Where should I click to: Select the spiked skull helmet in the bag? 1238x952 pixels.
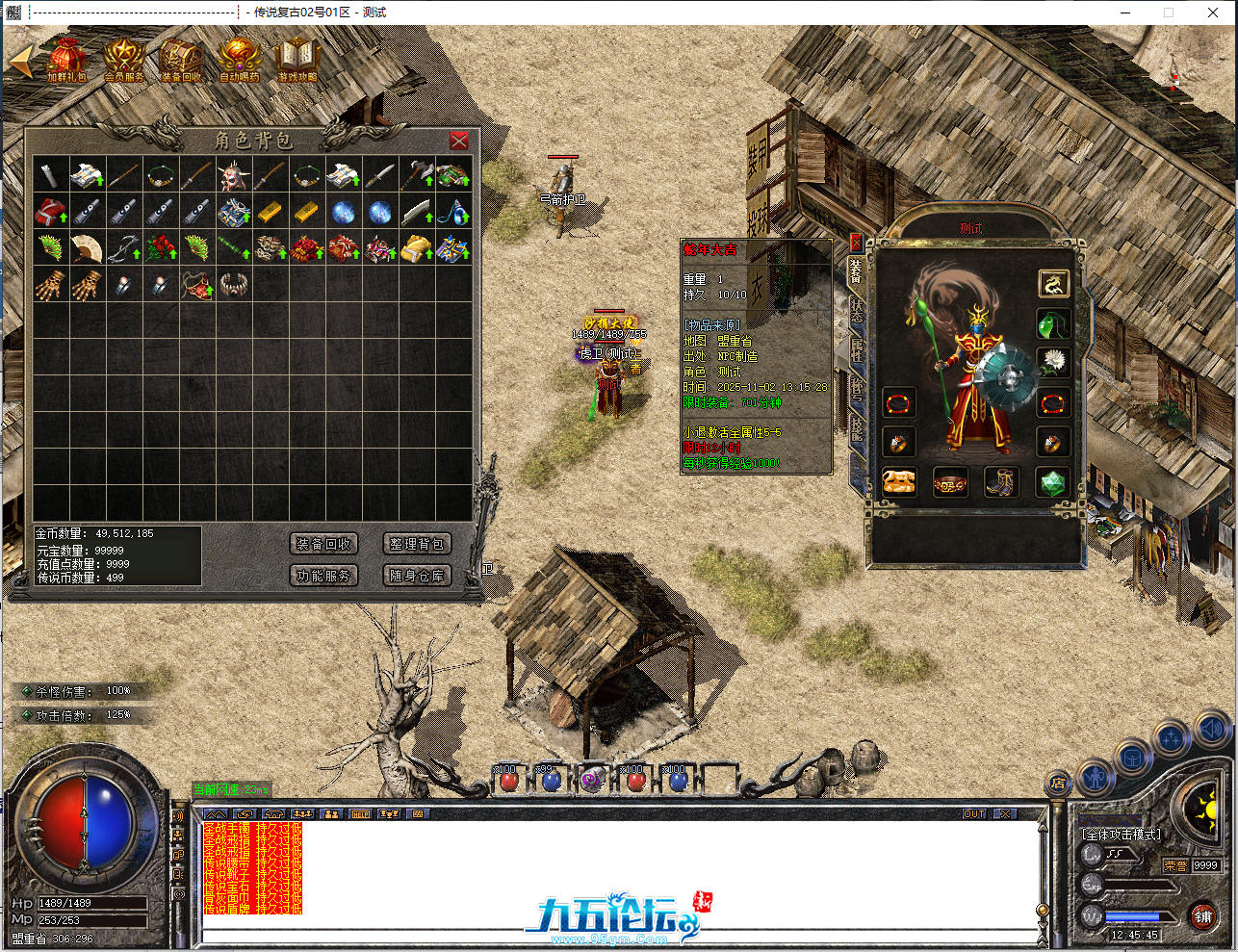(234, 175)
